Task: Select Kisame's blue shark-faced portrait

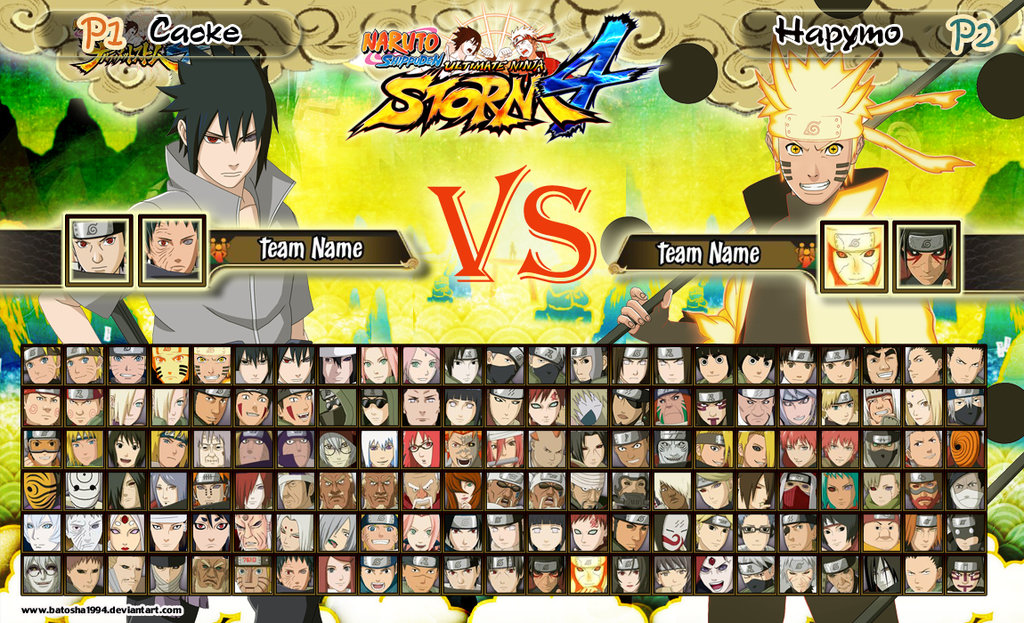Action: [x=672, y=449]
